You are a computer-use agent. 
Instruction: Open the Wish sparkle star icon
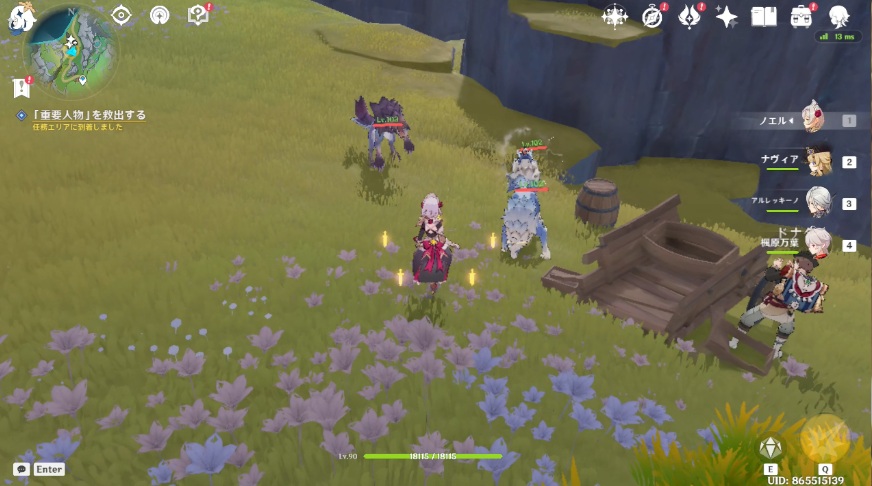coord(727,16)
